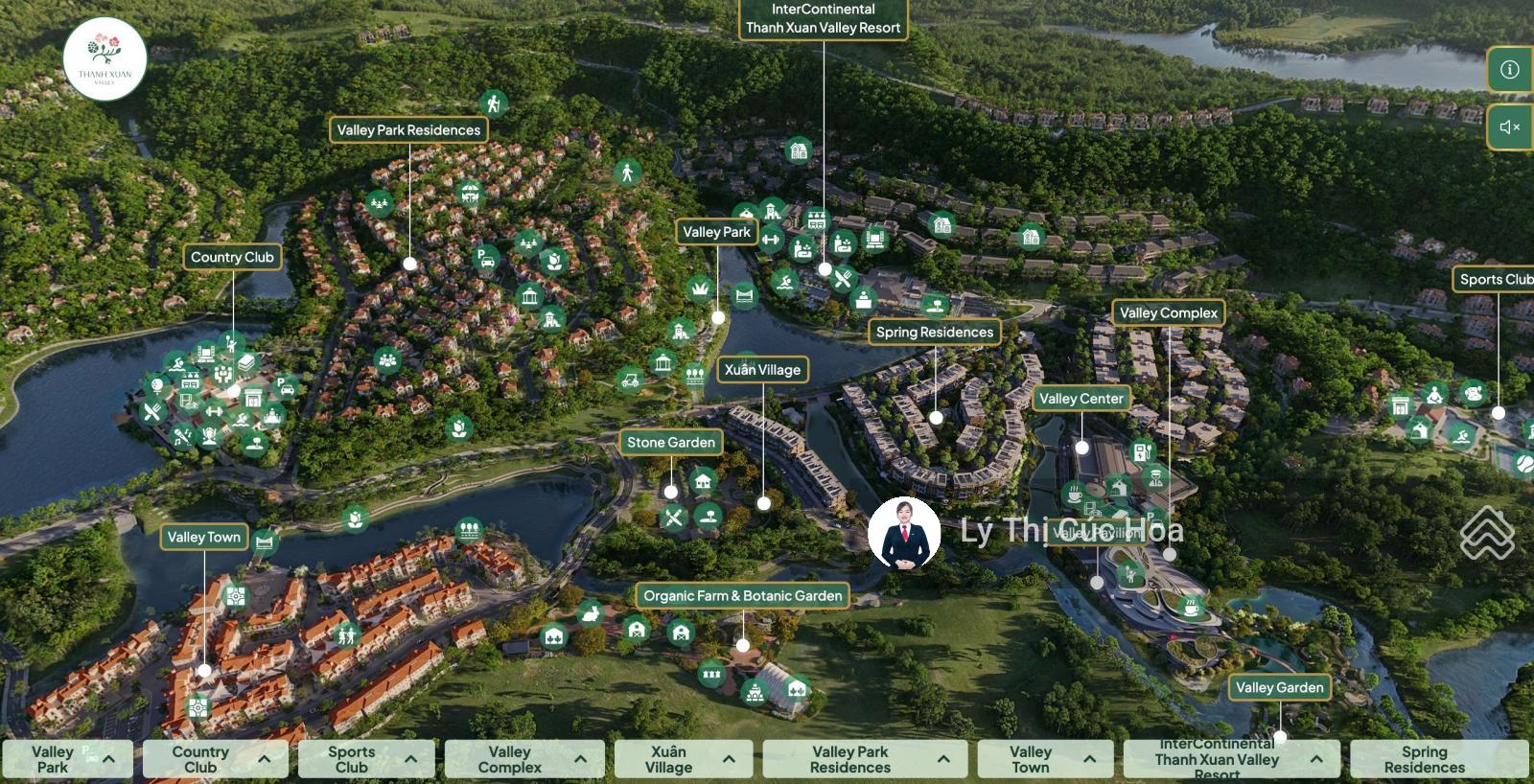Image resolution: width=1534 pixels, height=784 pixels.
Task: Choose the Spring Residences map label
Action: click(x=935, y=333)
